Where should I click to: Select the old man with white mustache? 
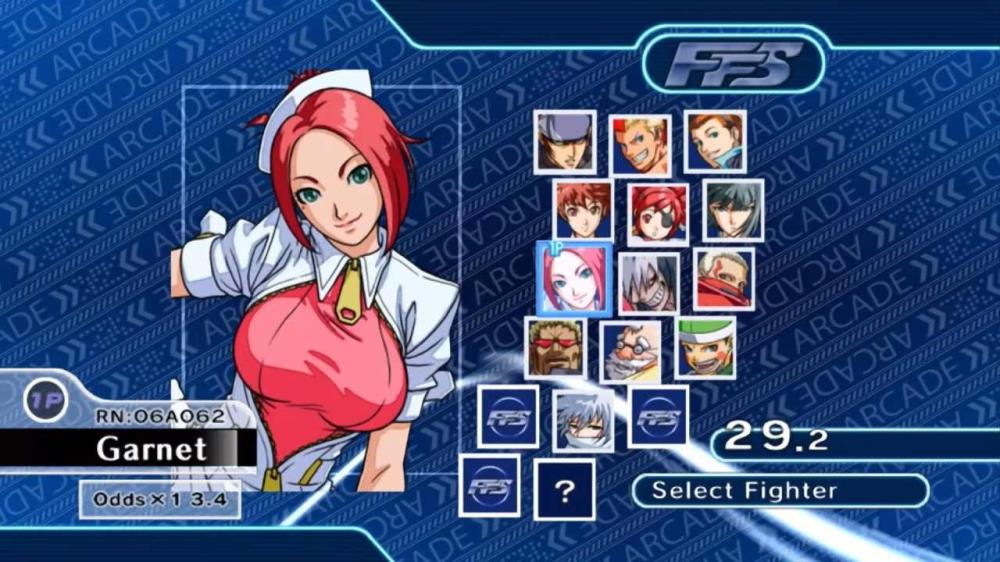(x=630, y=352)
